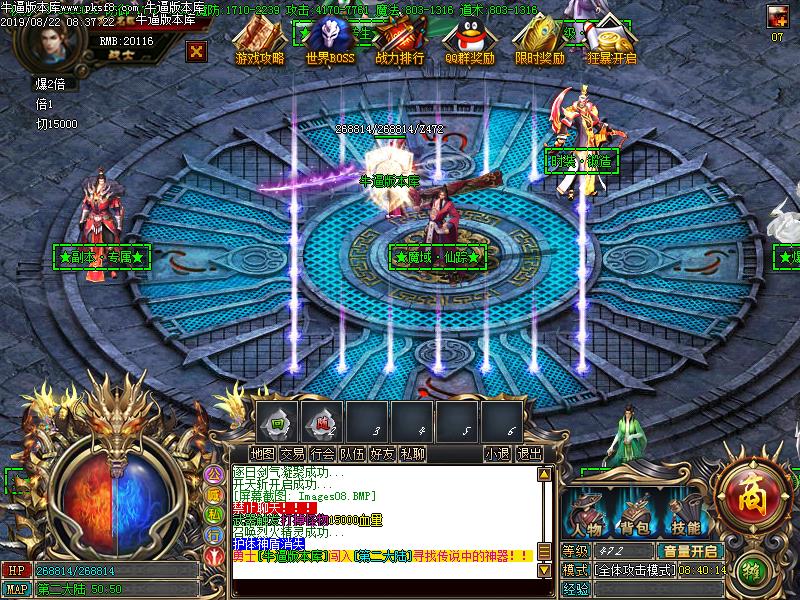Open the 行会 guild button
The width and height of the screenshot is (800, 600).
coord(322,453)
